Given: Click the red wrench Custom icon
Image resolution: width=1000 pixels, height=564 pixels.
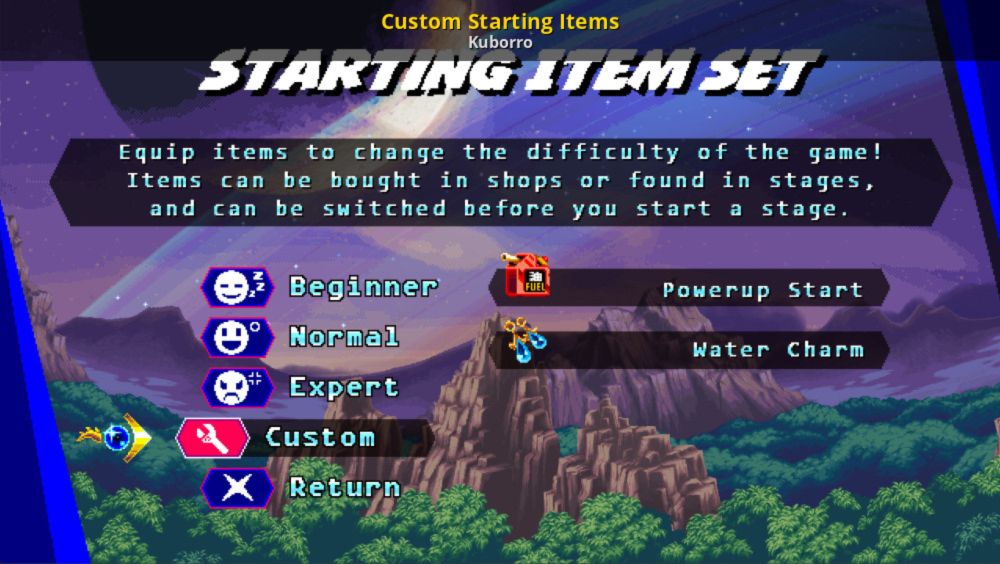Looking at the screenshot, I should point(212,437).
